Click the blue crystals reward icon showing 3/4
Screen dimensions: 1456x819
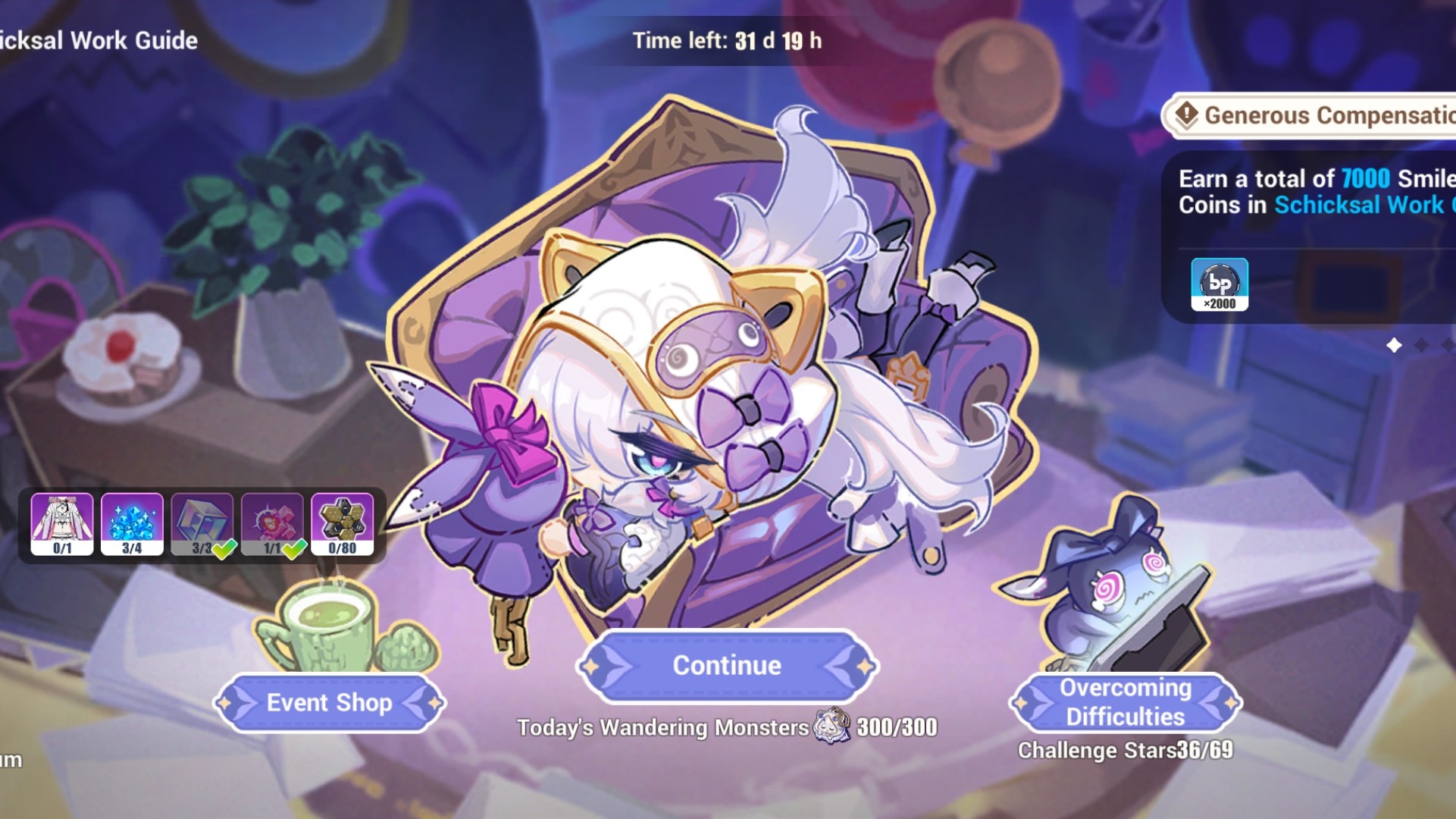[x=130, y=523]
